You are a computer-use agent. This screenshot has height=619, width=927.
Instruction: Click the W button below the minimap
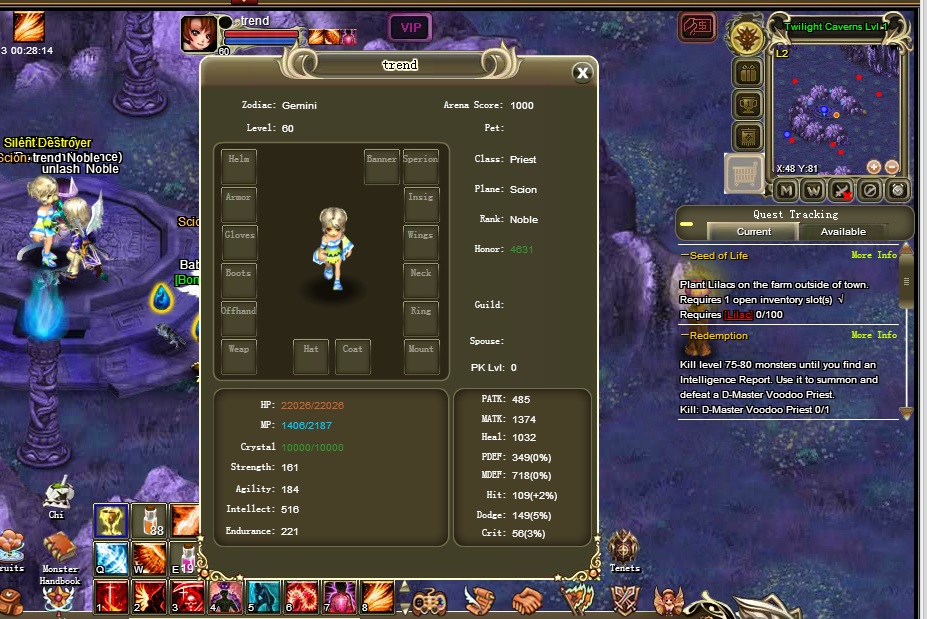tap(814, 190)
